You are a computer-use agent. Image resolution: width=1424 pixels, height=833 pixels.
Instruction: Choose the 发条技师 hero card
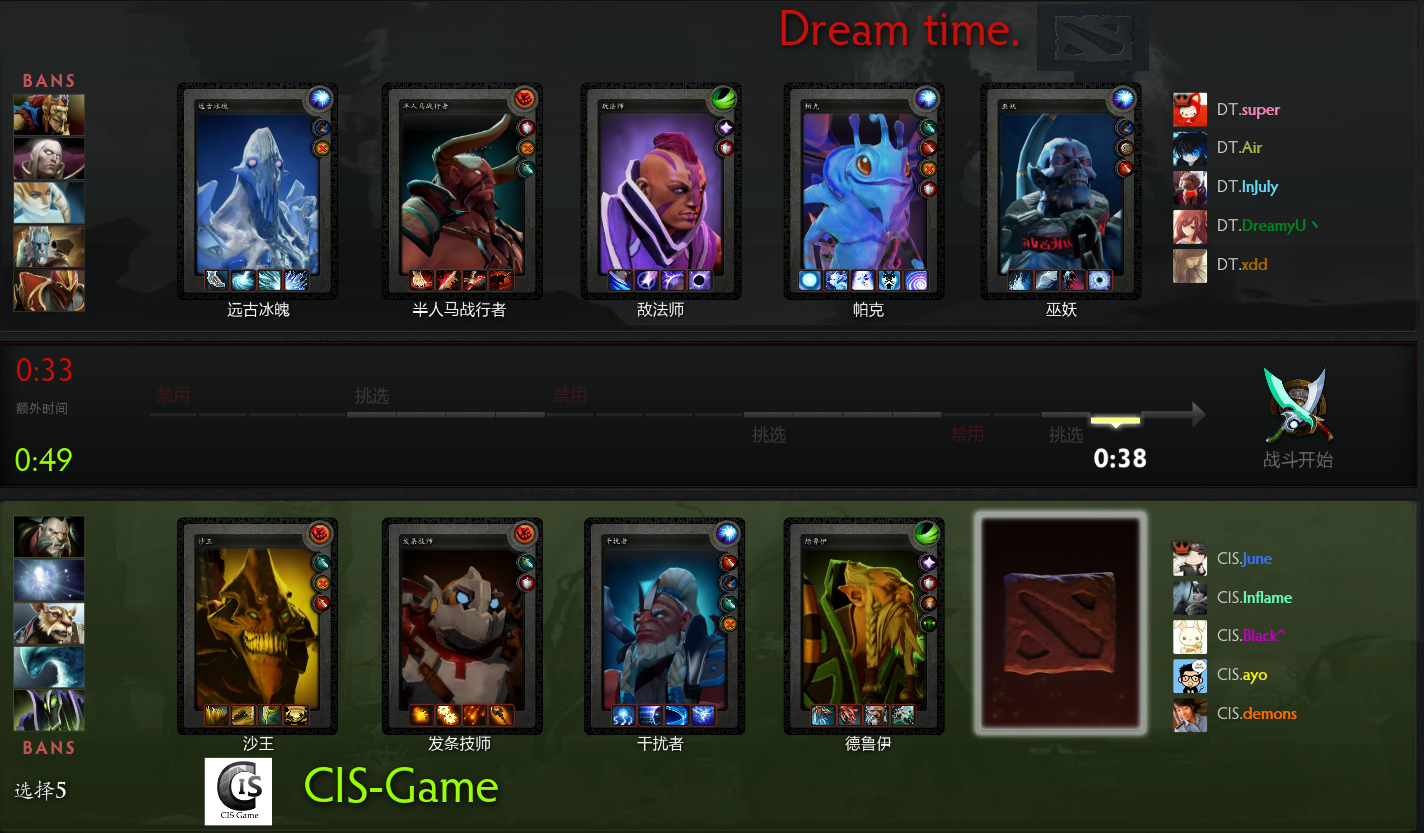tap(461, 626)
